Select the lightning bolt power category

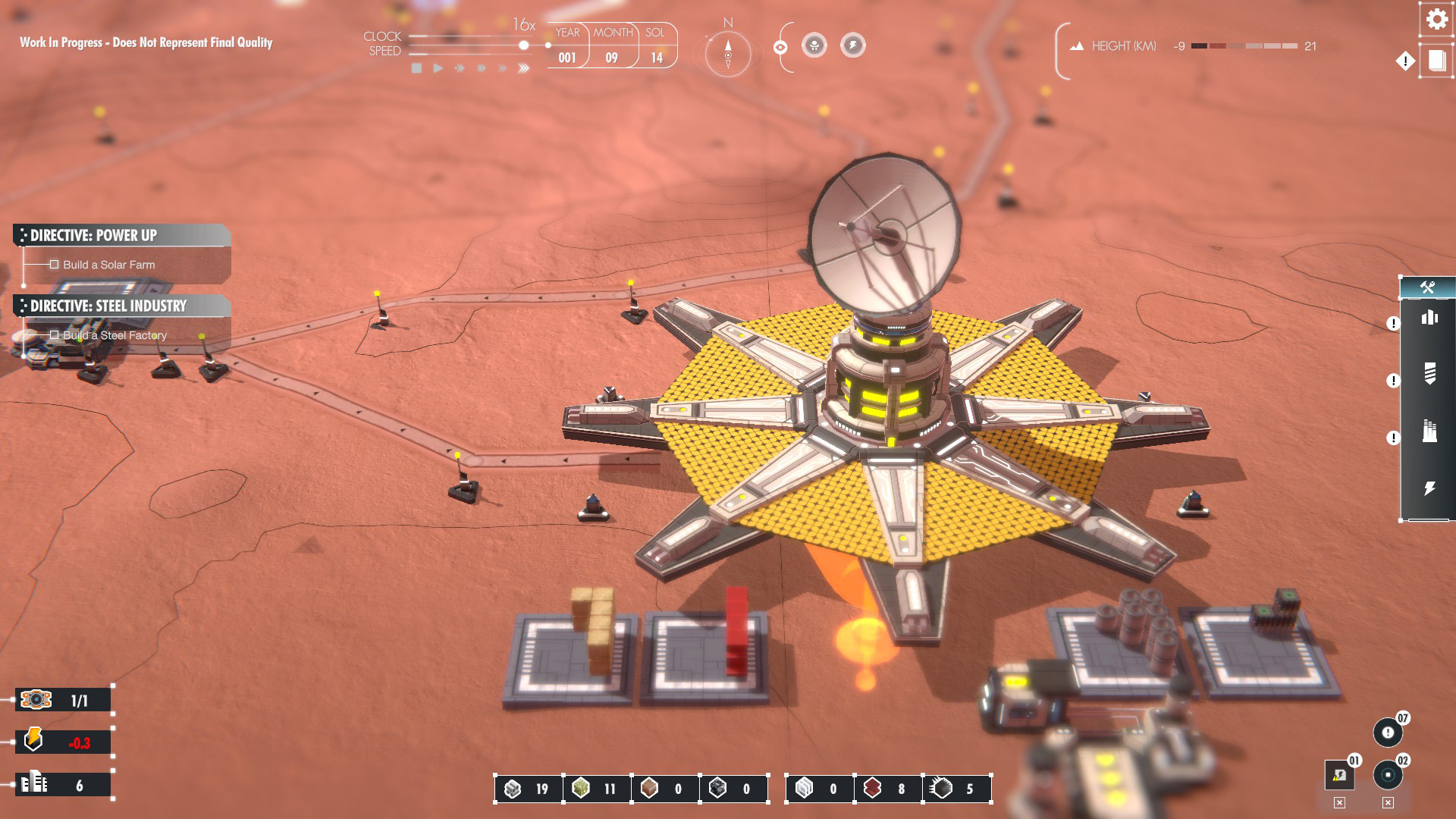pos(1429,488)
